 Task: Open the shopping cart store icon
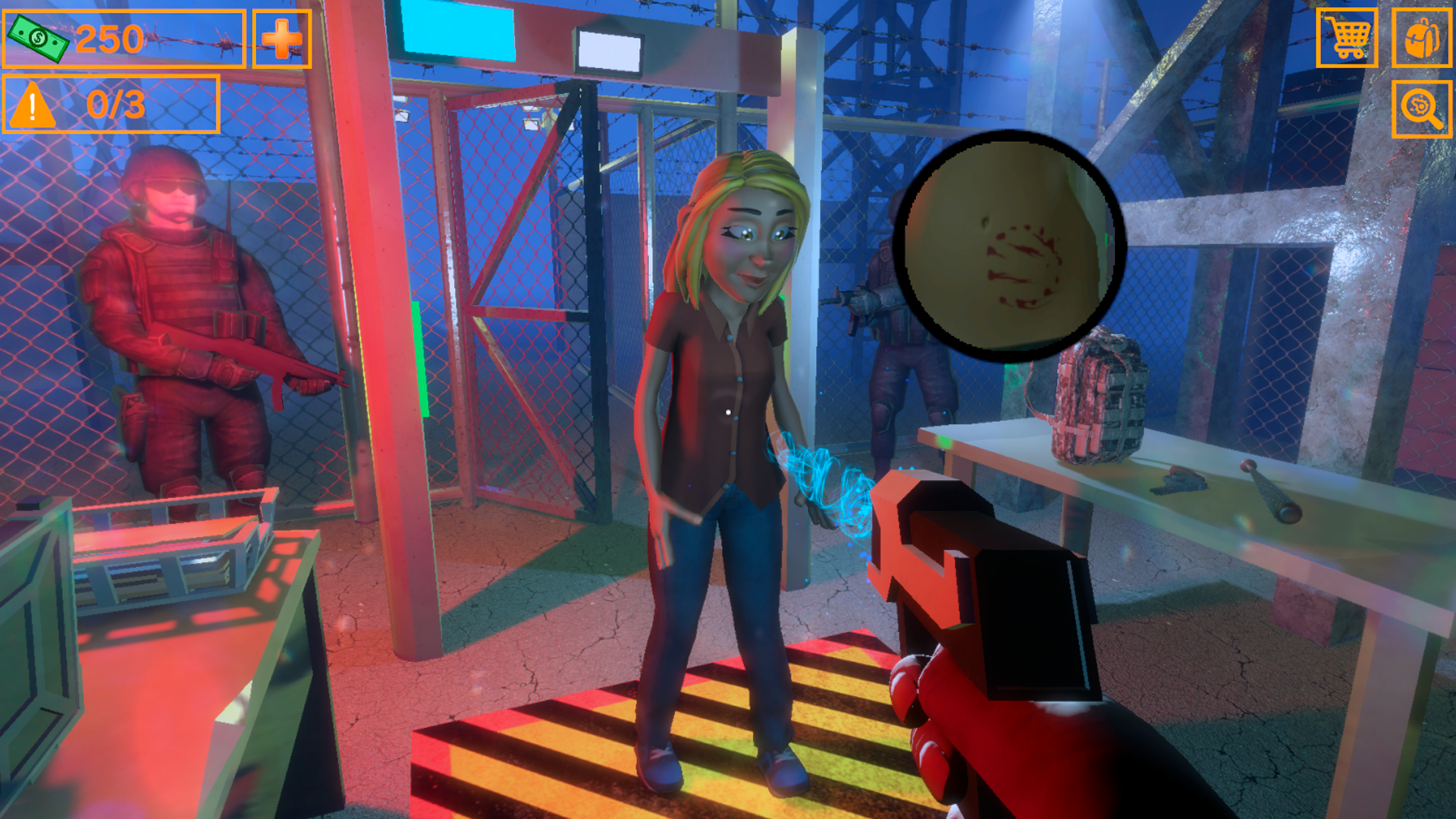pyautogui.click(x=1349, y=38)
